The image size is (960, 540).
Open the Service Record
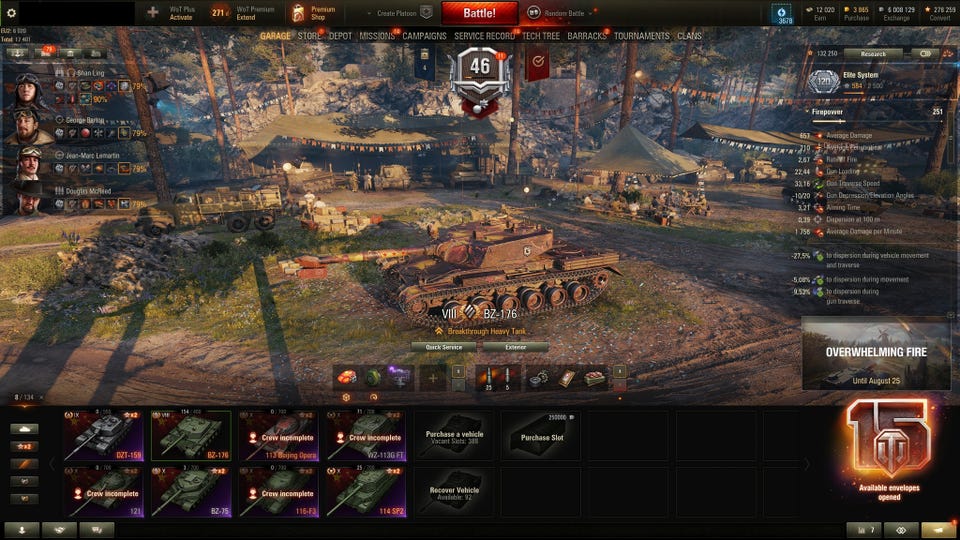coord(484,36)
